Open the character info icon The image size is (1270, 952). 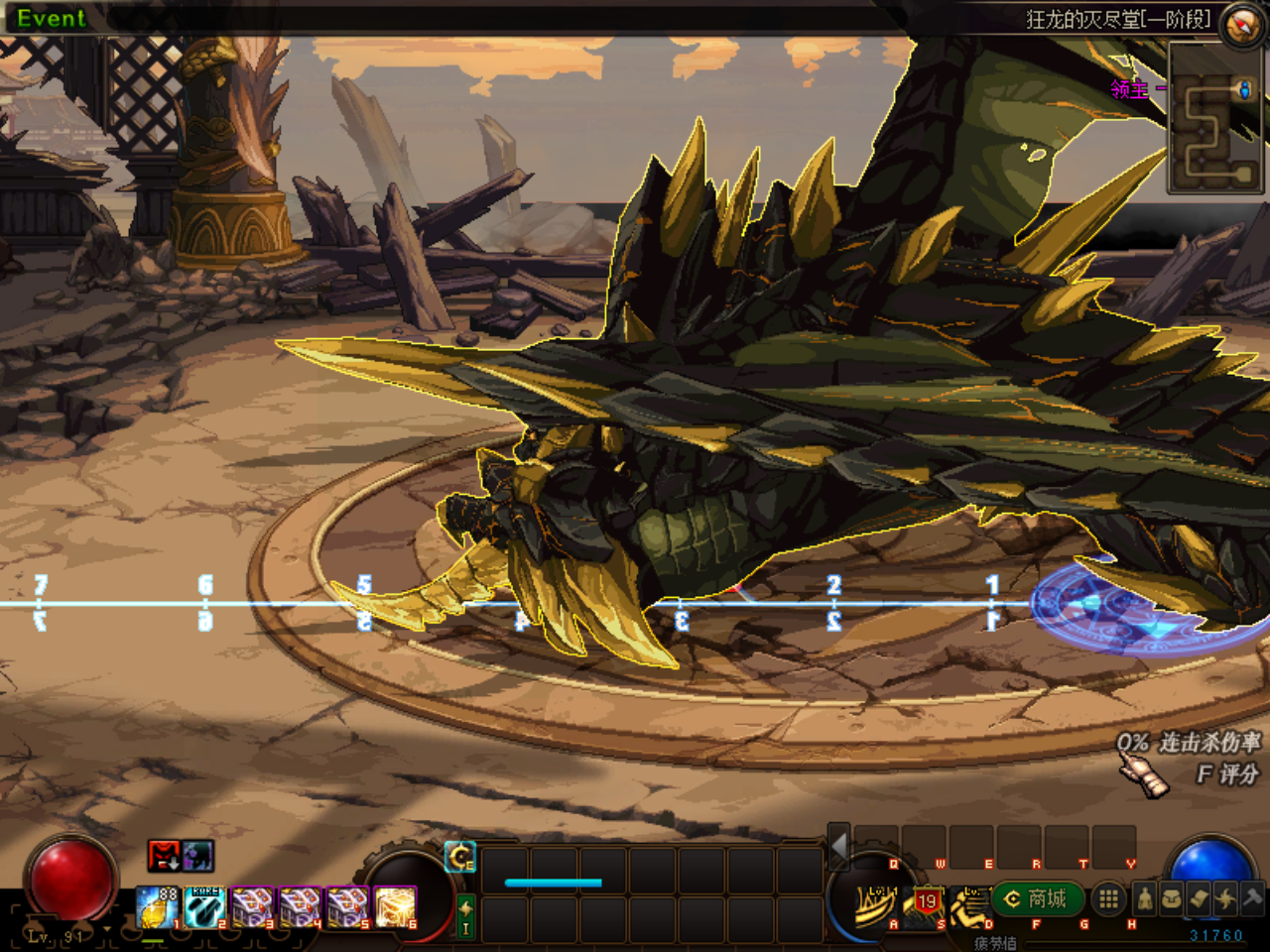(x=1144, y=899)
